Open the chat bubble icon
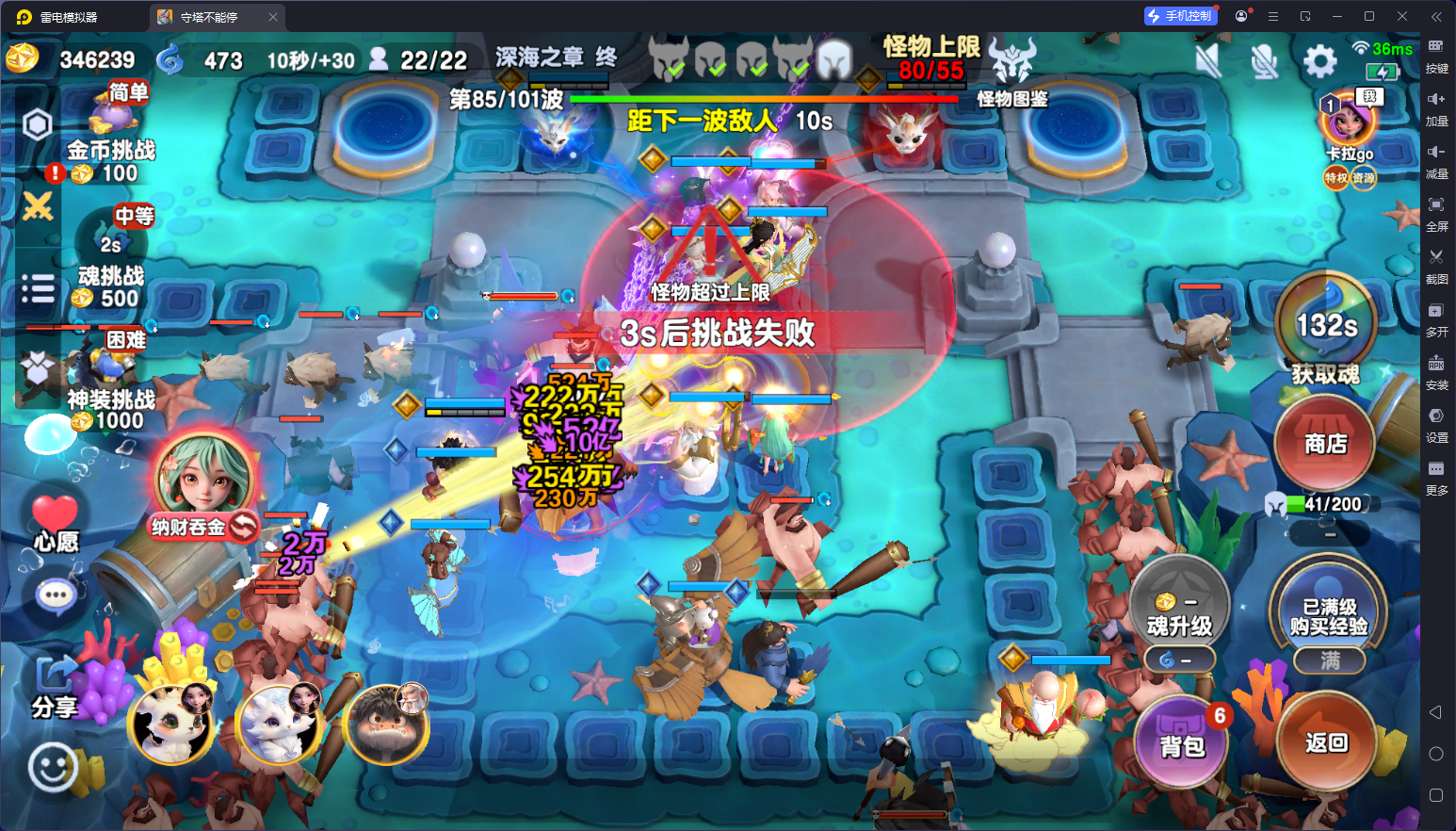 [55, 595]
